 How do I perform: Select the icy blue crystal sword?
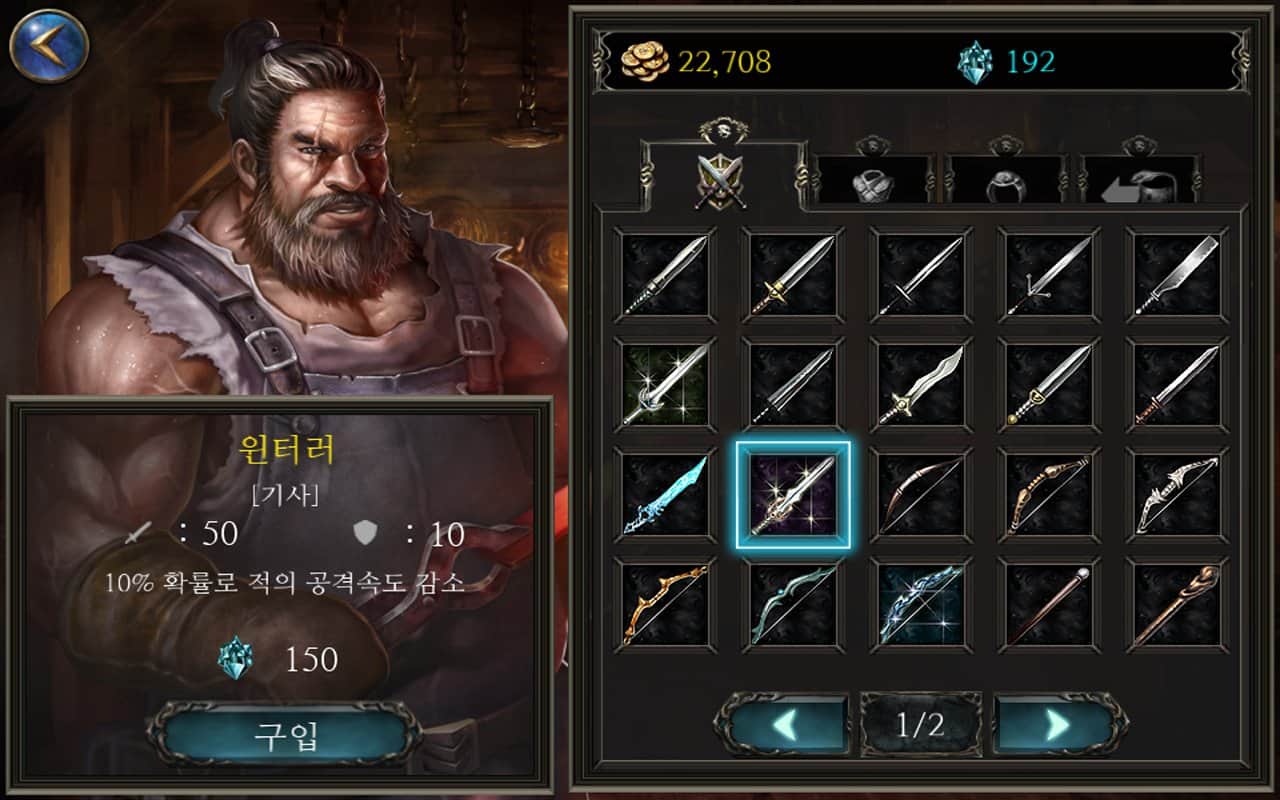click(665, 495)
